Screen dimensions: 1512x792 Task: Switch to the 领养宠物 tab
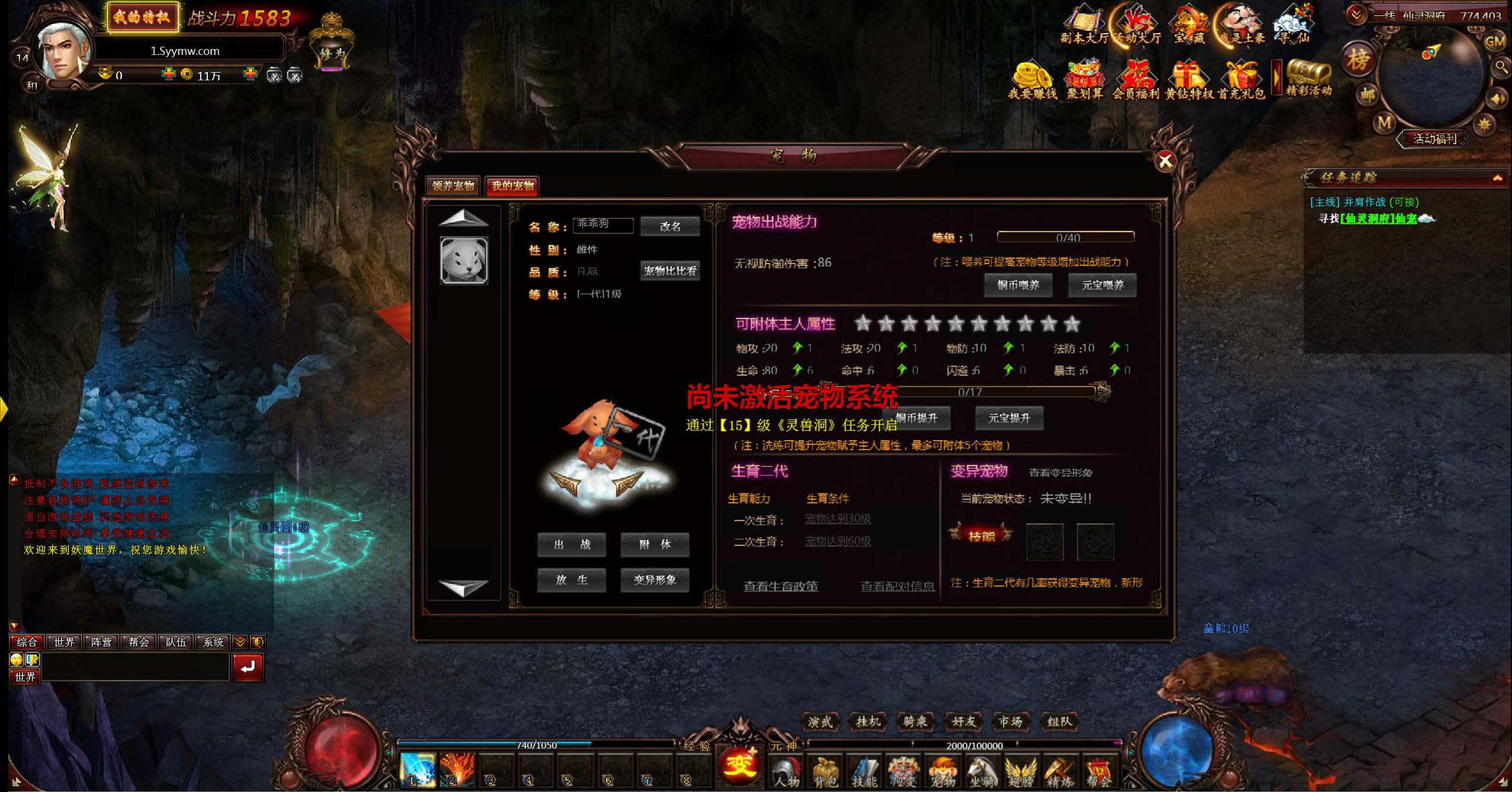coord(453,186)
